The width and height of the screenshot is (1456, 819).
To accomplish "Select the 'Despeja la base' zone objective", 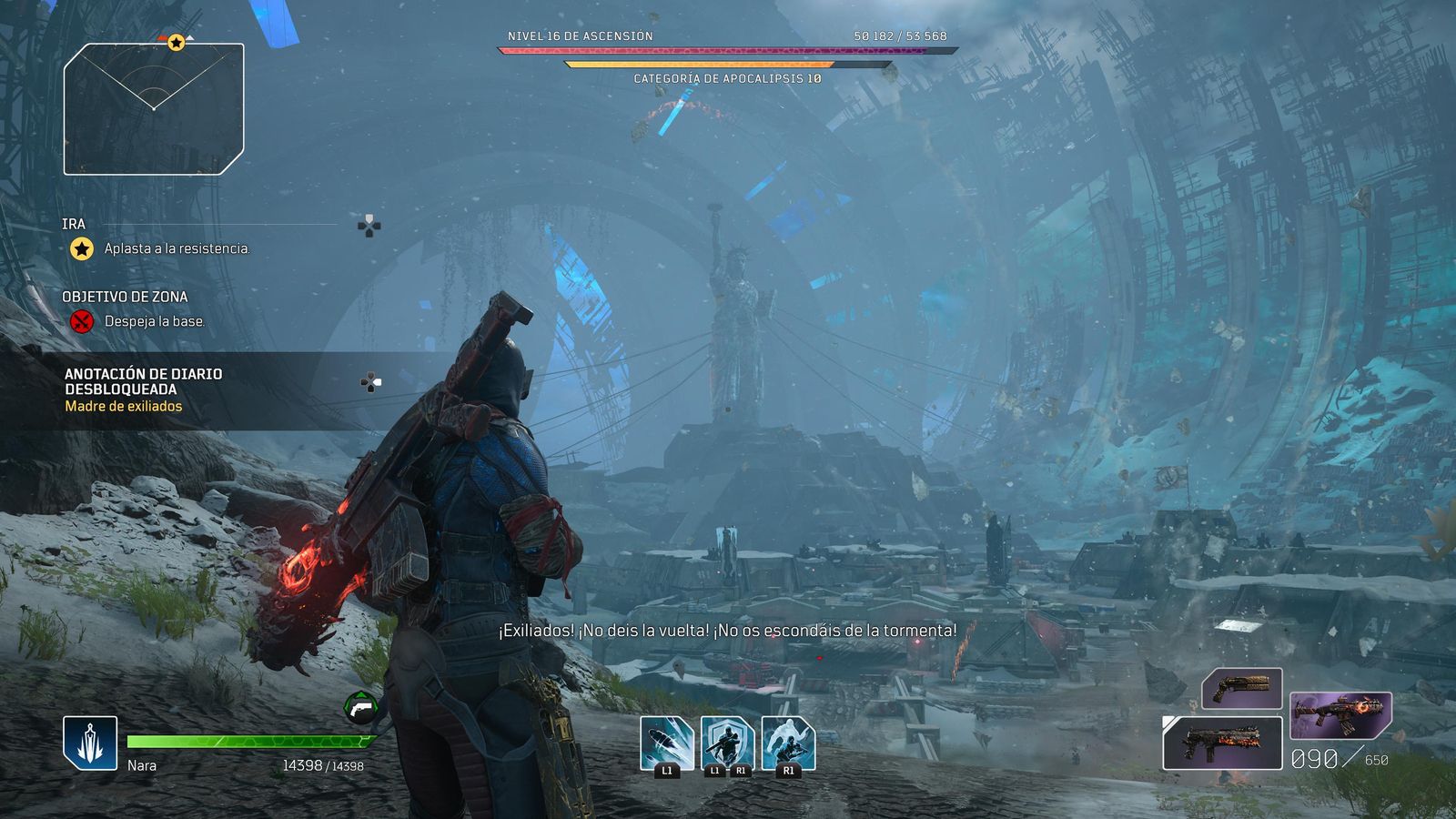I will point(154,321).
